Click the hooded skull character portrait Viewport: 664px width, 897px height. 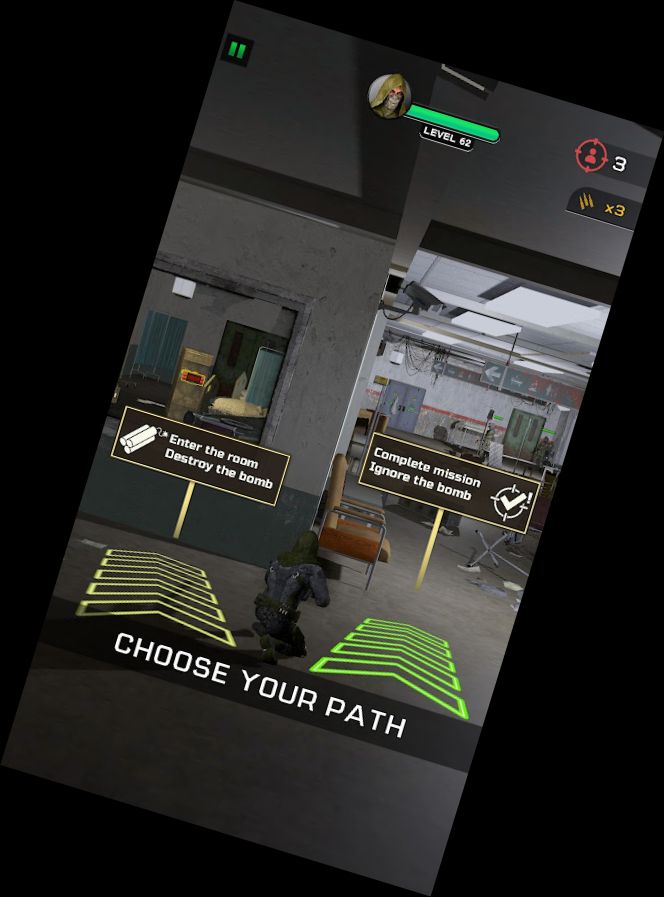click(387, 96)
